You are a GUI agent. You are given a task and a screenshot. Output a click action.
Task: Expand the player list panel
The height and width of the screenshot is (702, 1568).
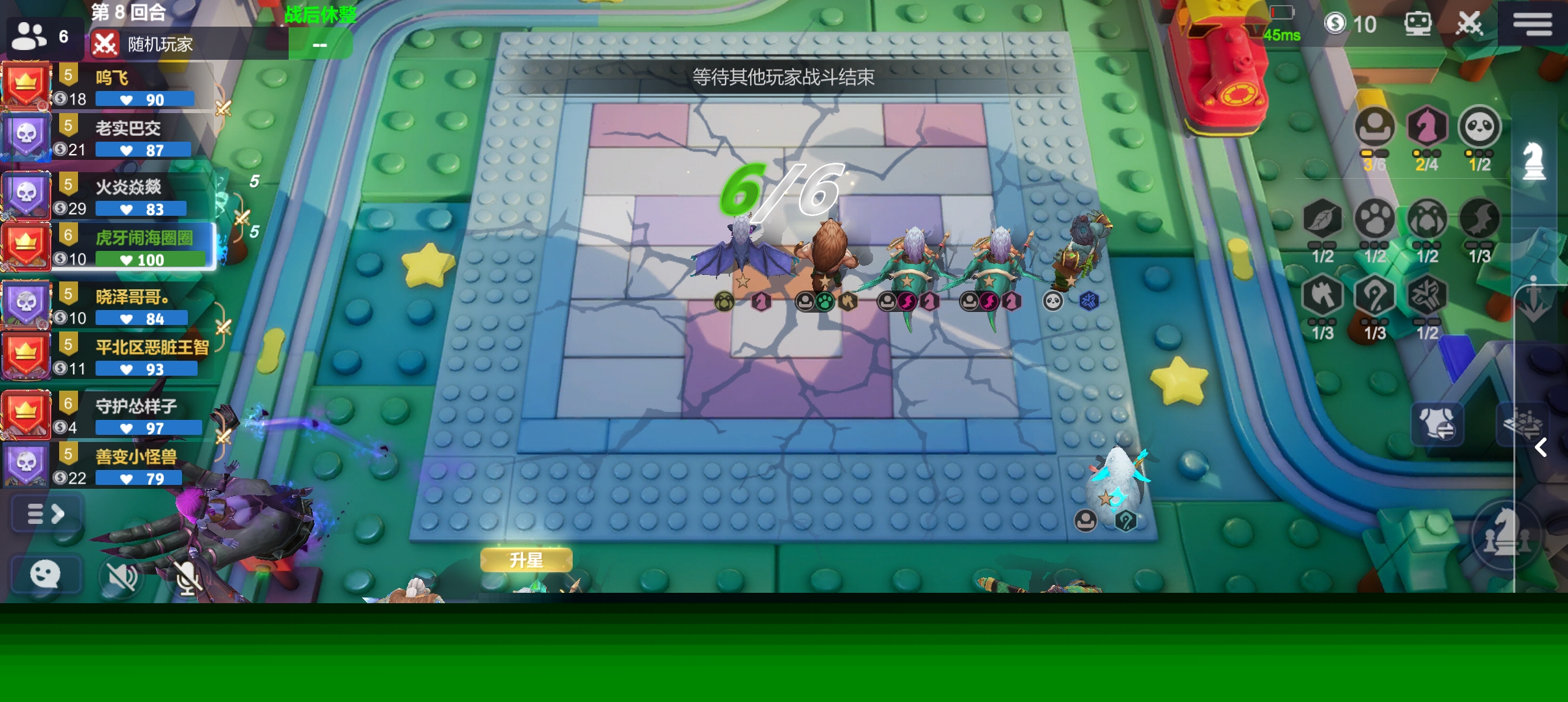click(x=46, y=514)
